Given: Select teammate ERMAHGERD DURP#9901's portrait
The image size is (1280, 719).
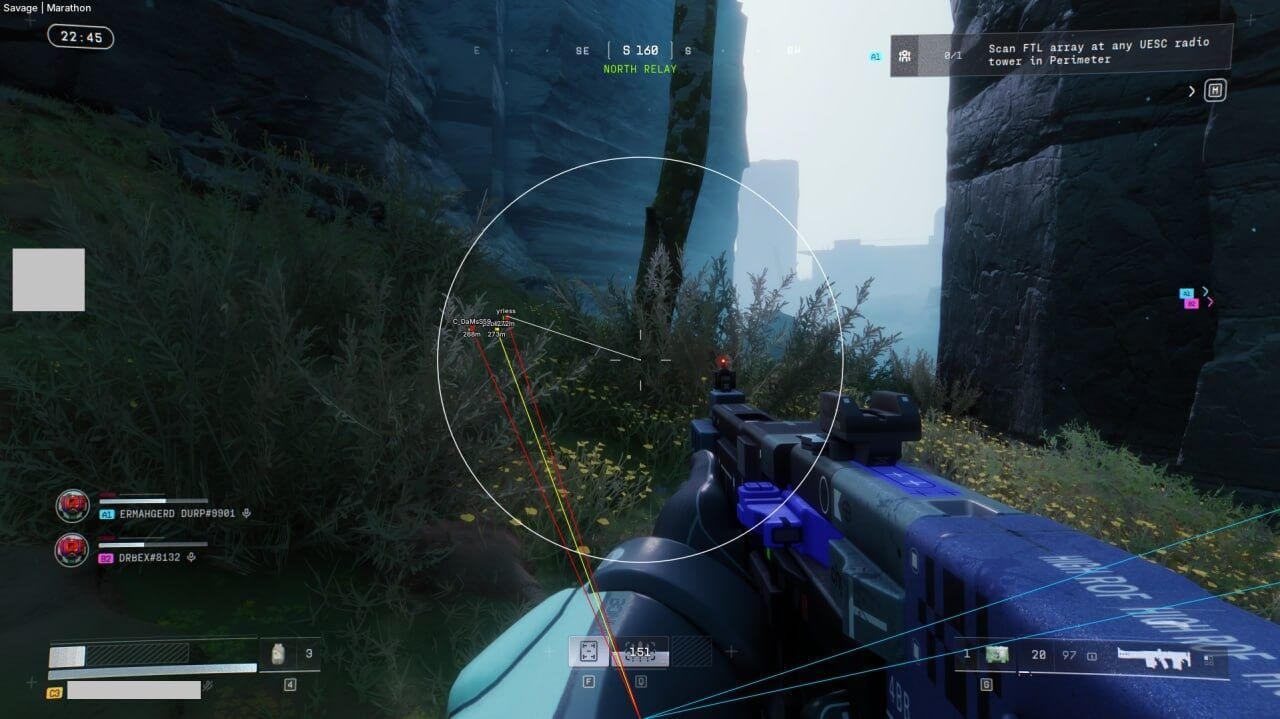Looking at the screenshot, I should [x=72, y=506].
